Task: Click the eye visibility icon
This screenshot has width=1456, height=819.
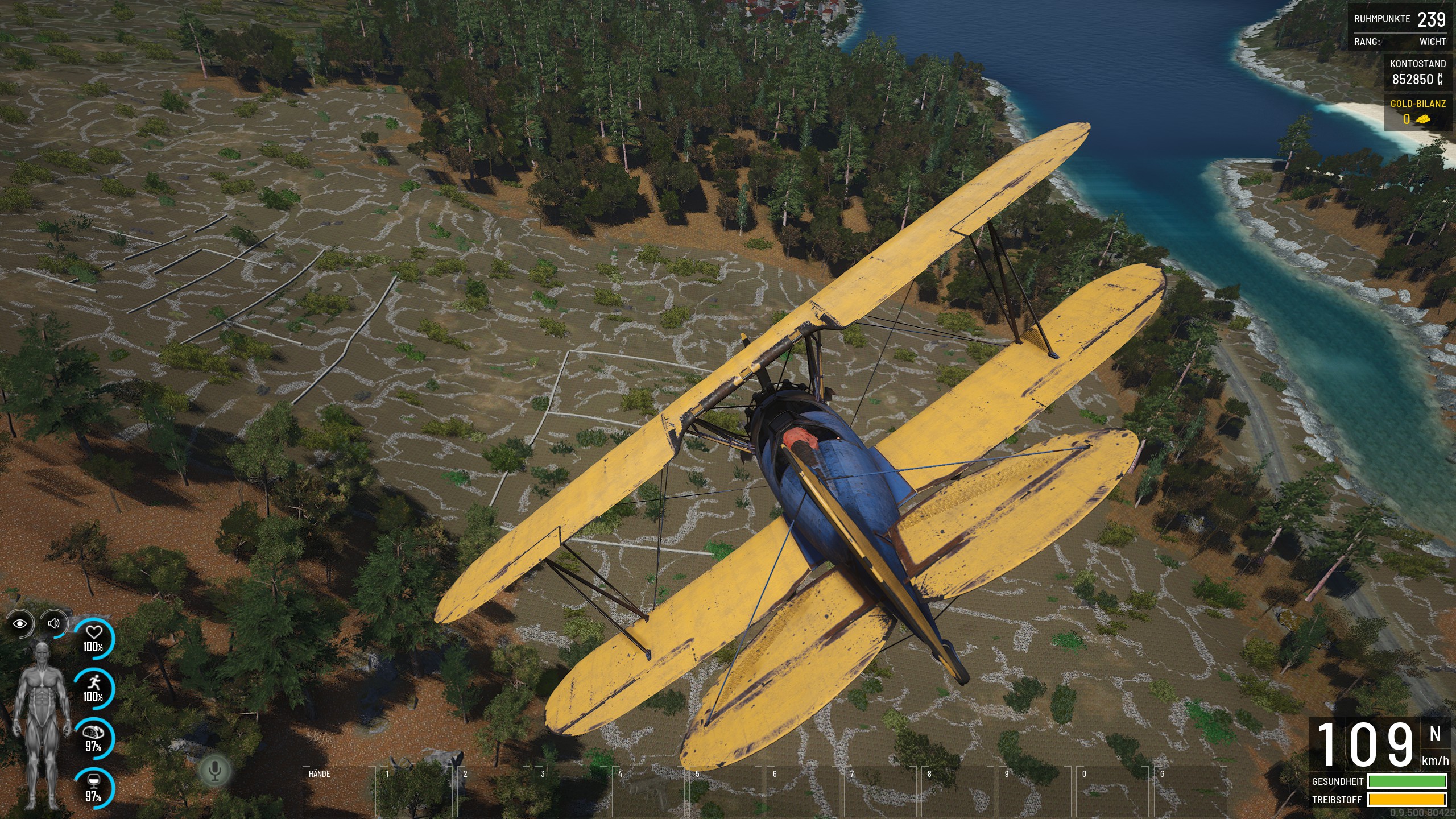Action: pos(20,624)
